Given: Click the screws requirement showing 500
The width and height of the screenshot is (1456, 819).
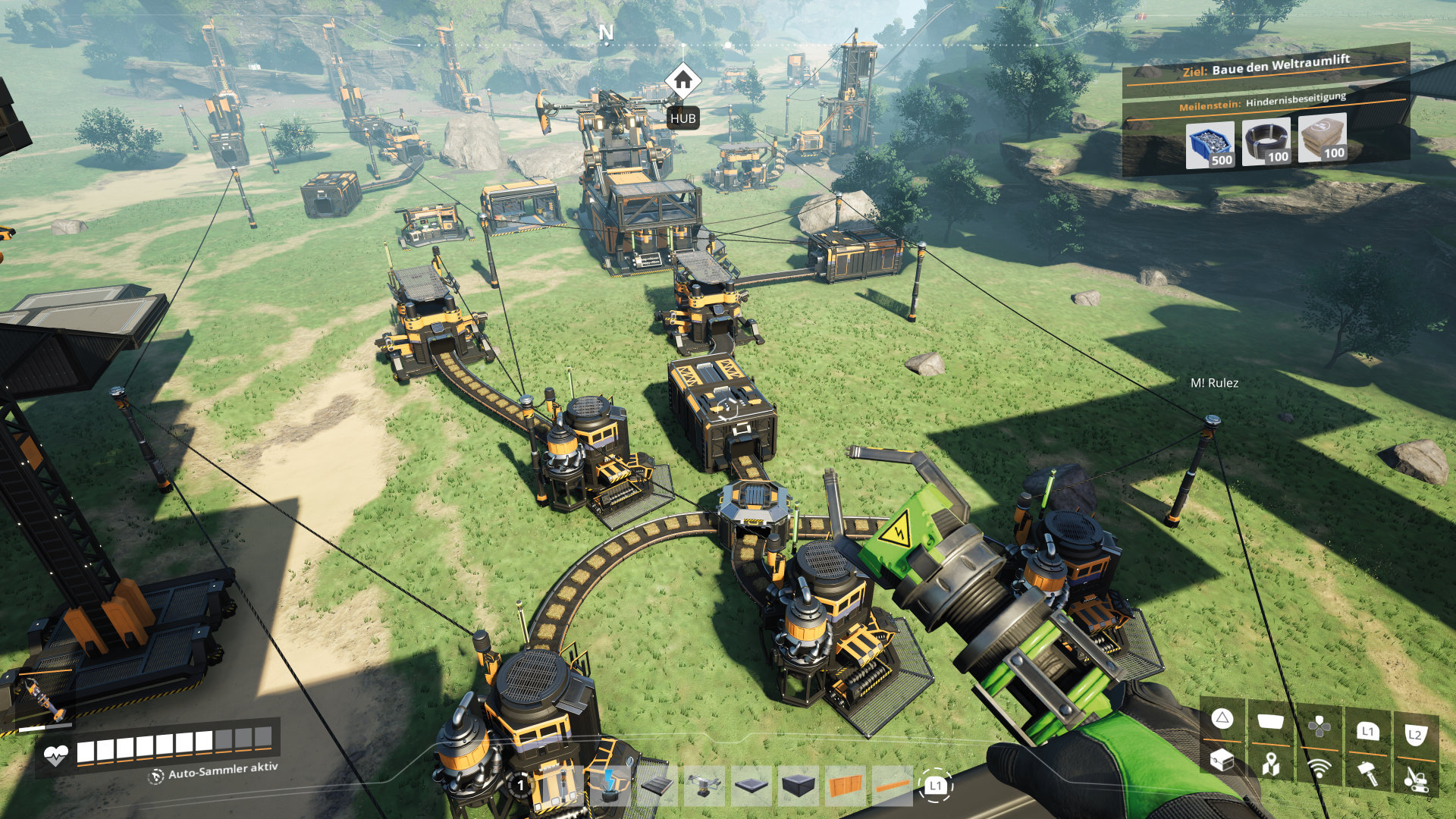Looking at the screenshot, I should (x=1210, y=144).
